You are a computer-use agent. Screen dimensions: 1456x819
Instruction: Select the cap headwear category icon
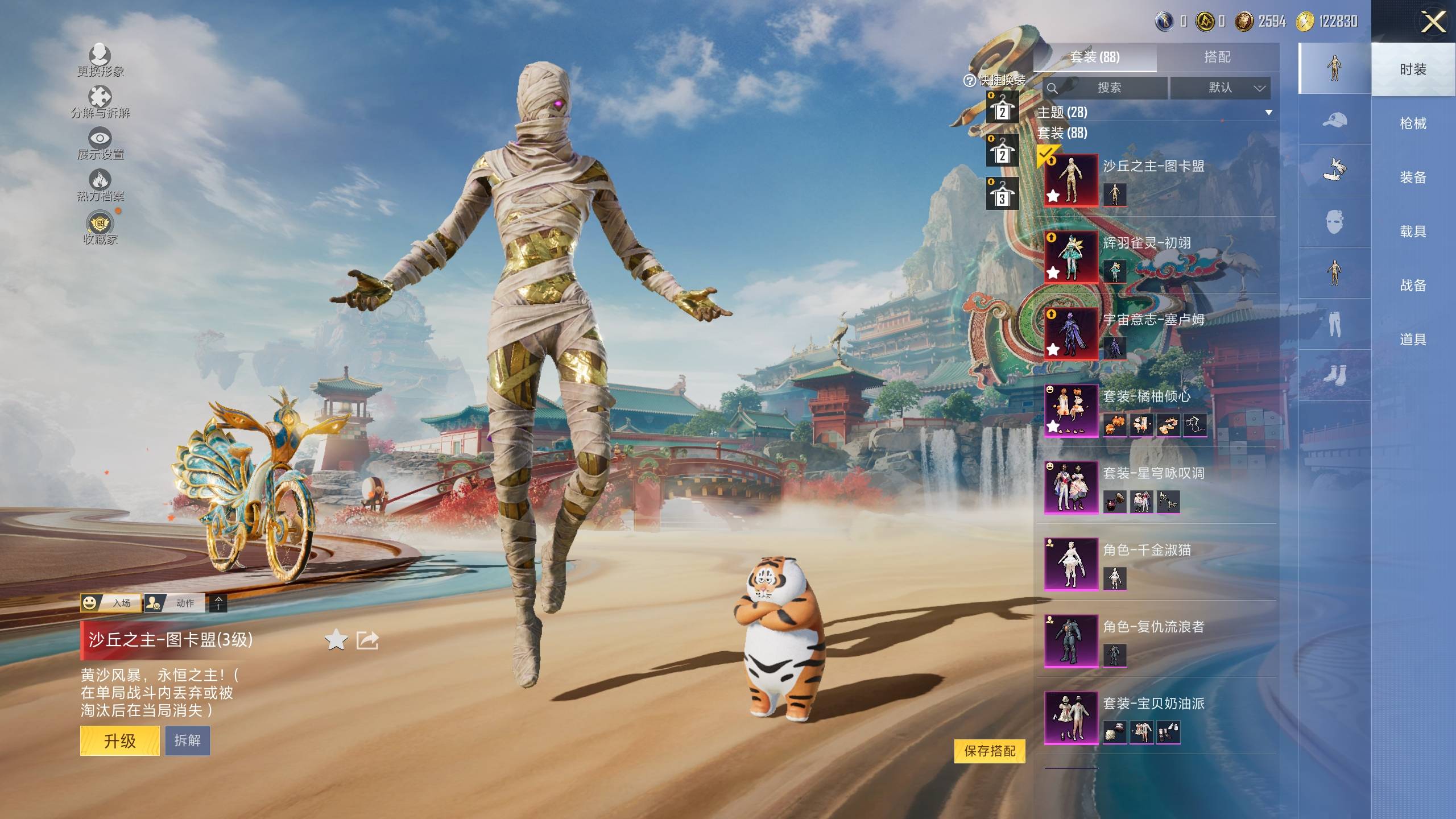(x=1334, y=121)
